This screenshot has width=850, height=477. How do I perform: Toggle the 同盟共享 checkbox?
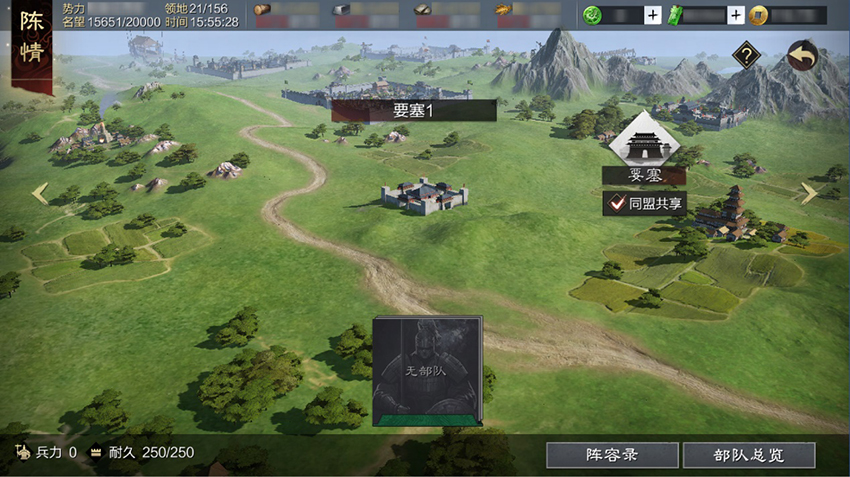616,203
